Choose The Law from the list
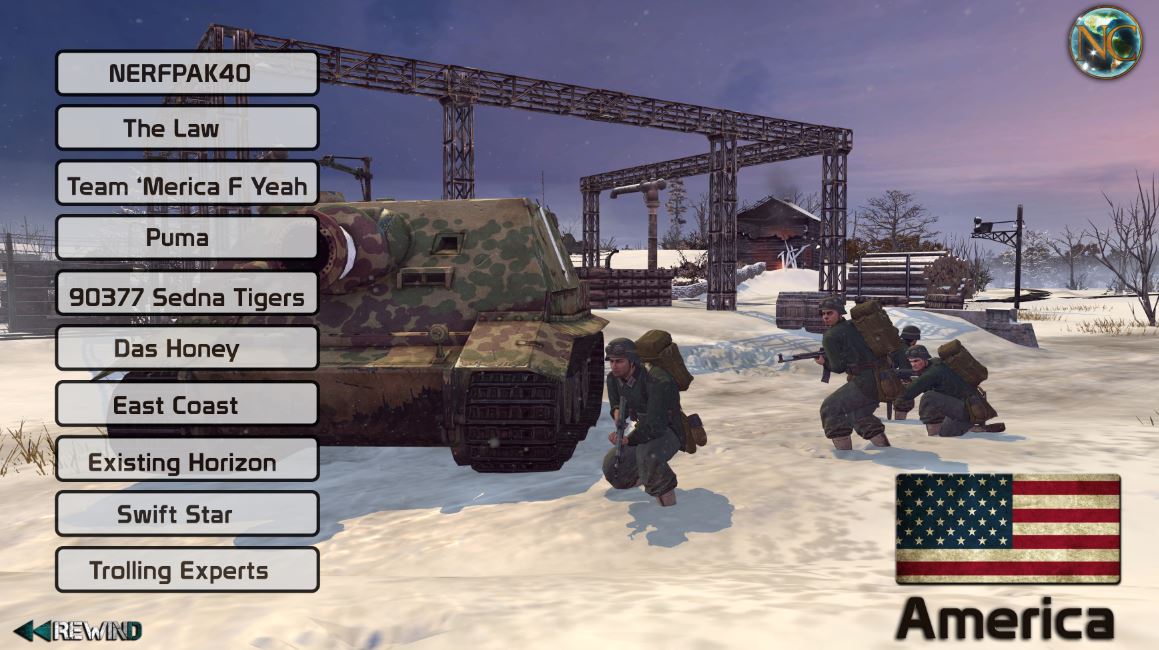This screenshot has width=1159, height=650. click(187, 128)
